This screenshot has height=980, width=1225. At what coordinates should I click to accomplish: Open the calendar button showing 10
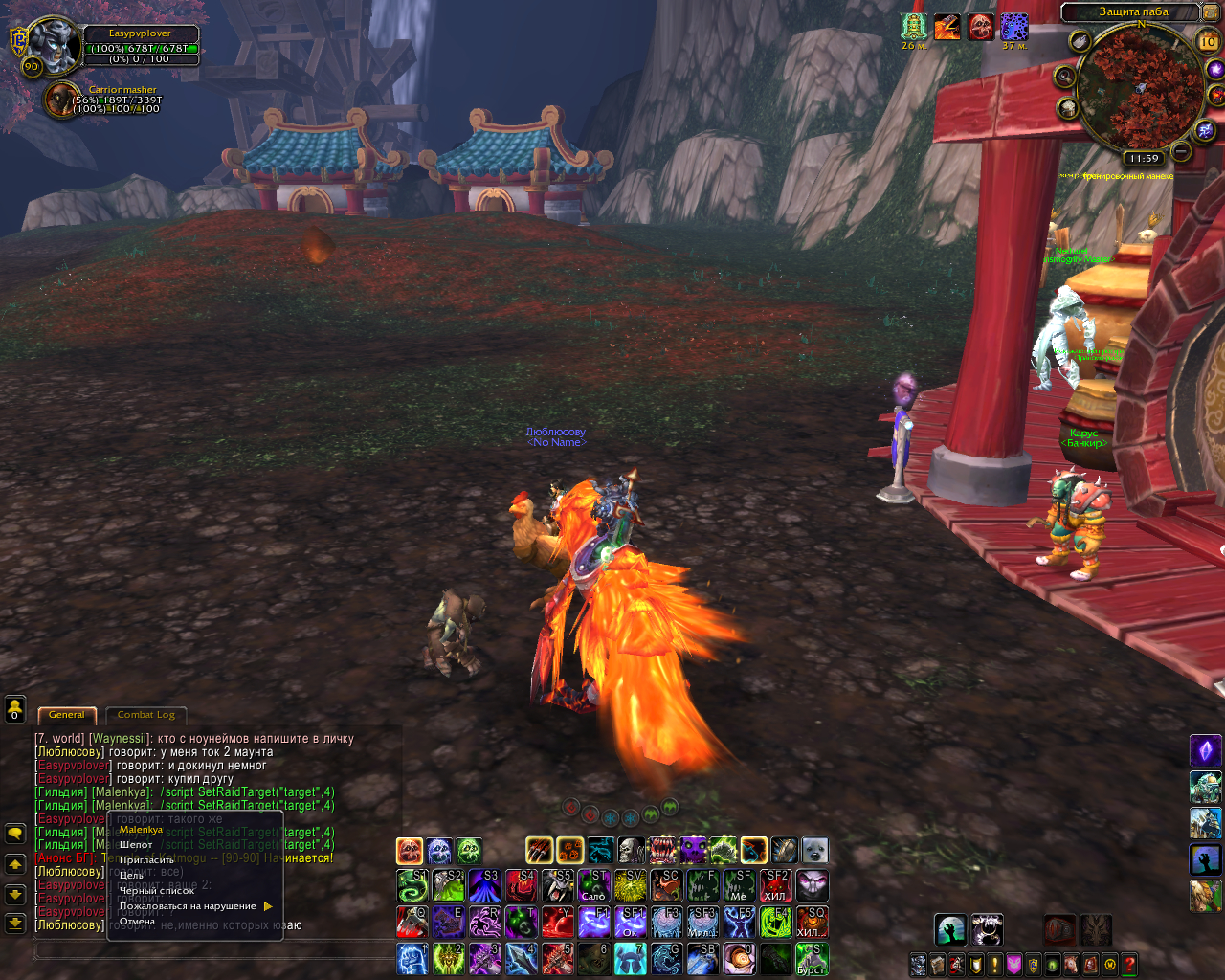click(x=1208, y=41)
